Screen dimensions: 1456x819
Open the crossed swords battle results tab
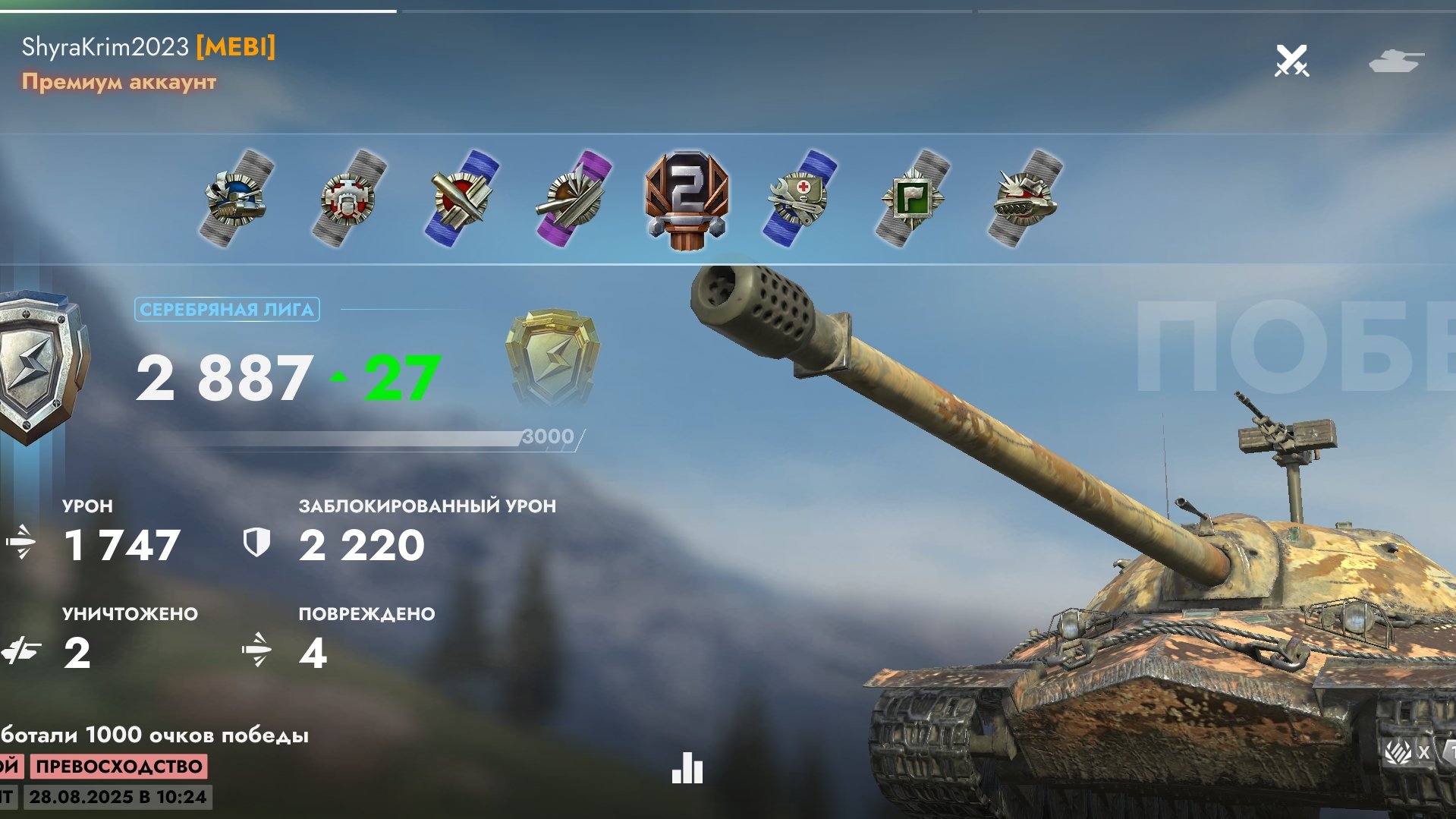(1291, 61)
